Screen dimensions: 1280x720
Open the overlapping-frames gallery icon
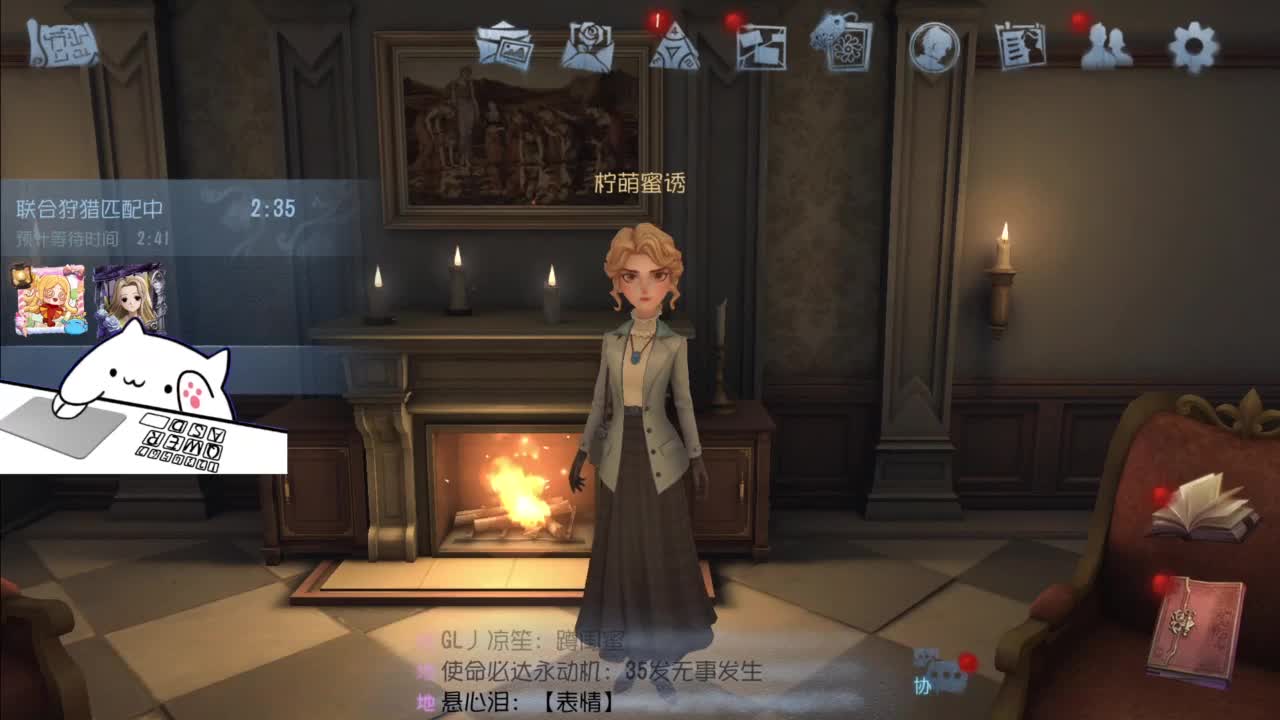pos(762,46)
